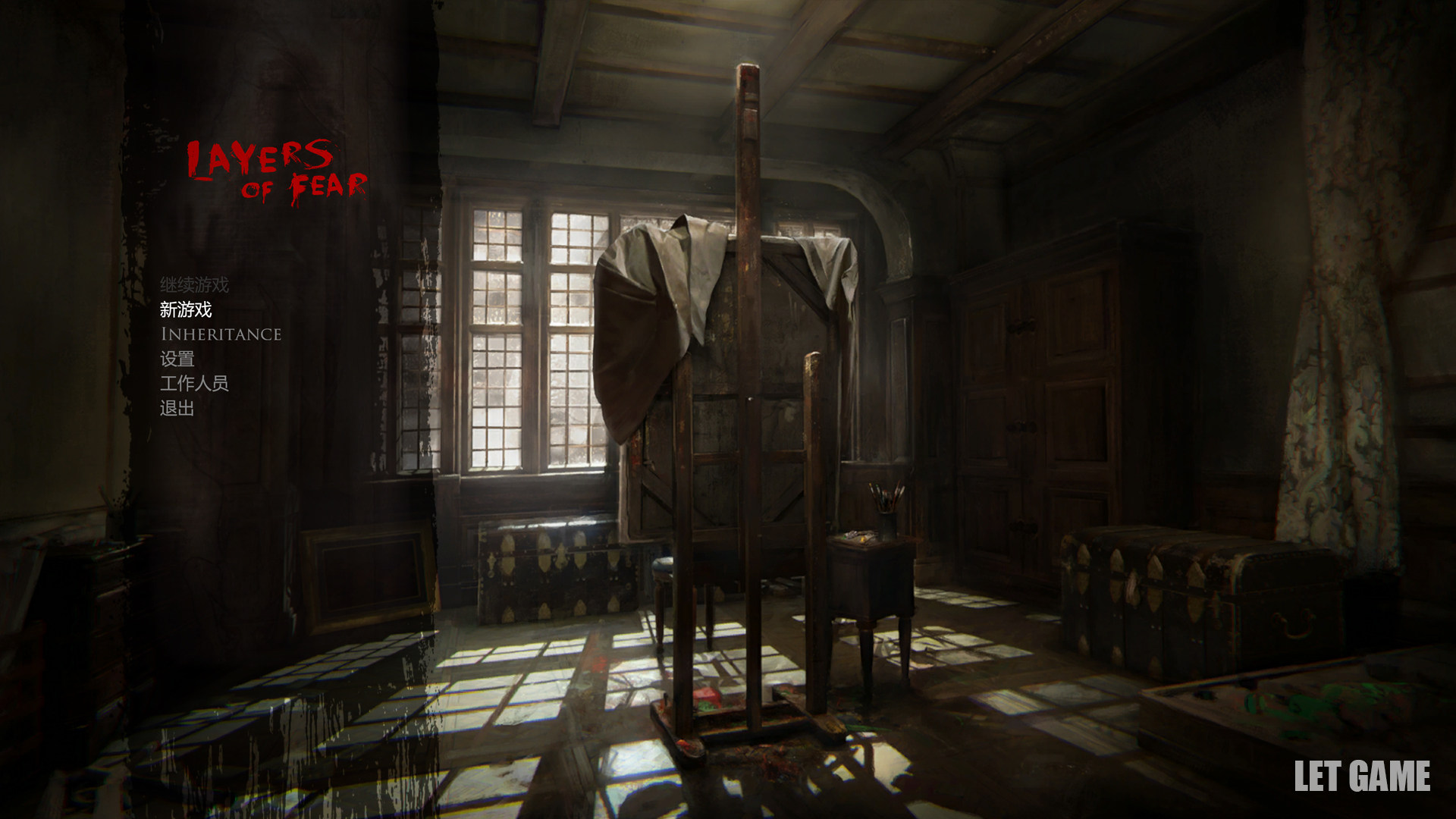Viewport: 1456px width, 819px height.
Task: Open the 设置 settings menu
Action: tap(177, 359)
